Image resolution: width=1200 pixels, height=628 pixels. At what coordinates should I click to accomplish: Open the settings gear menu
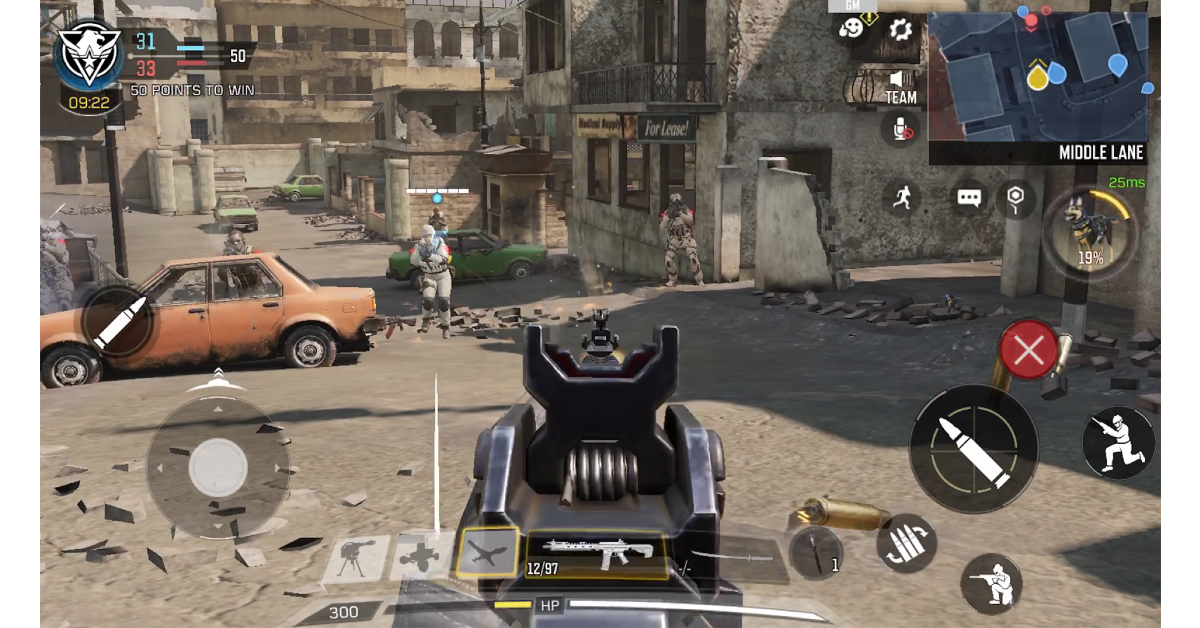(x=900, y=29)
